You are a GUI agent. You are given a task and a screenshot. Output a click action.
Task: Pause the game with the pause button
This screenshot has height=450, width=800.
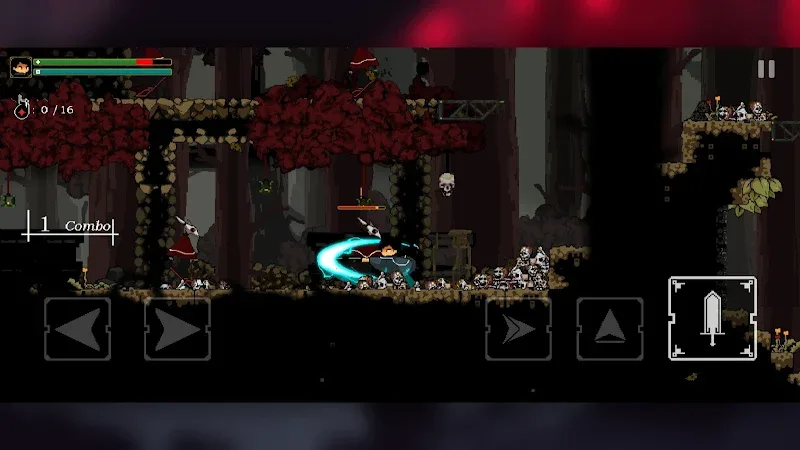(766, 69)
